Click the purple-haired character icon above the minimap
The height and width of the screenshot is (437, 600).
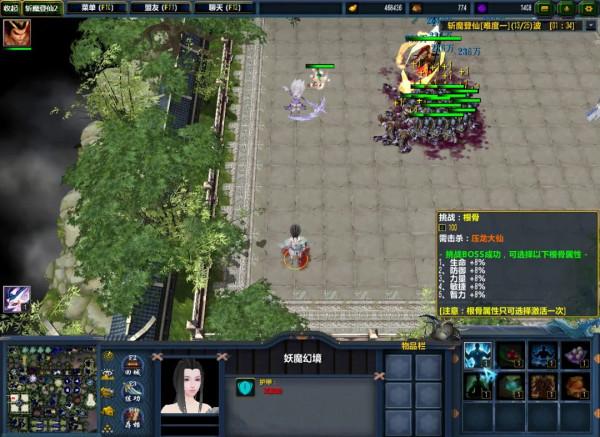coord(16,299)
